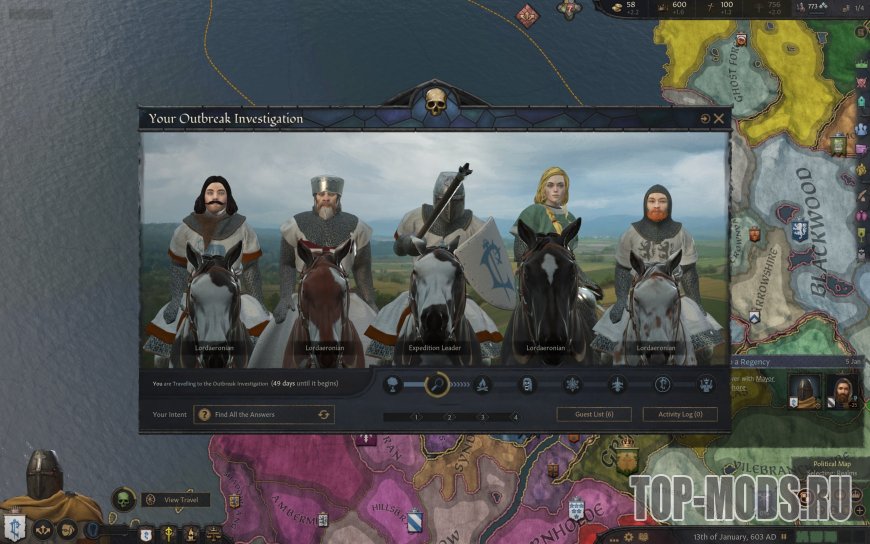Open the green skull activity icon
This screenshot has width=870, height=544.
[x=124, y=499]
